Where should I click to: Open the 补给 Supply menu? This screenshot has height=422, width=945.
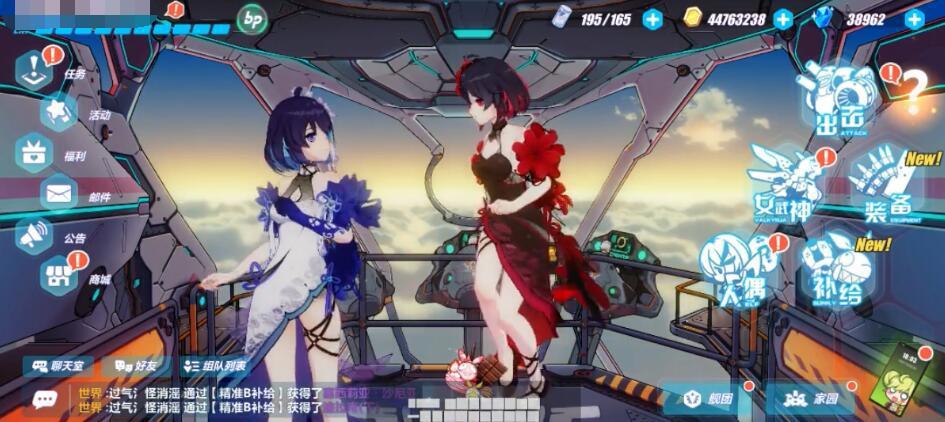[838, 270]
